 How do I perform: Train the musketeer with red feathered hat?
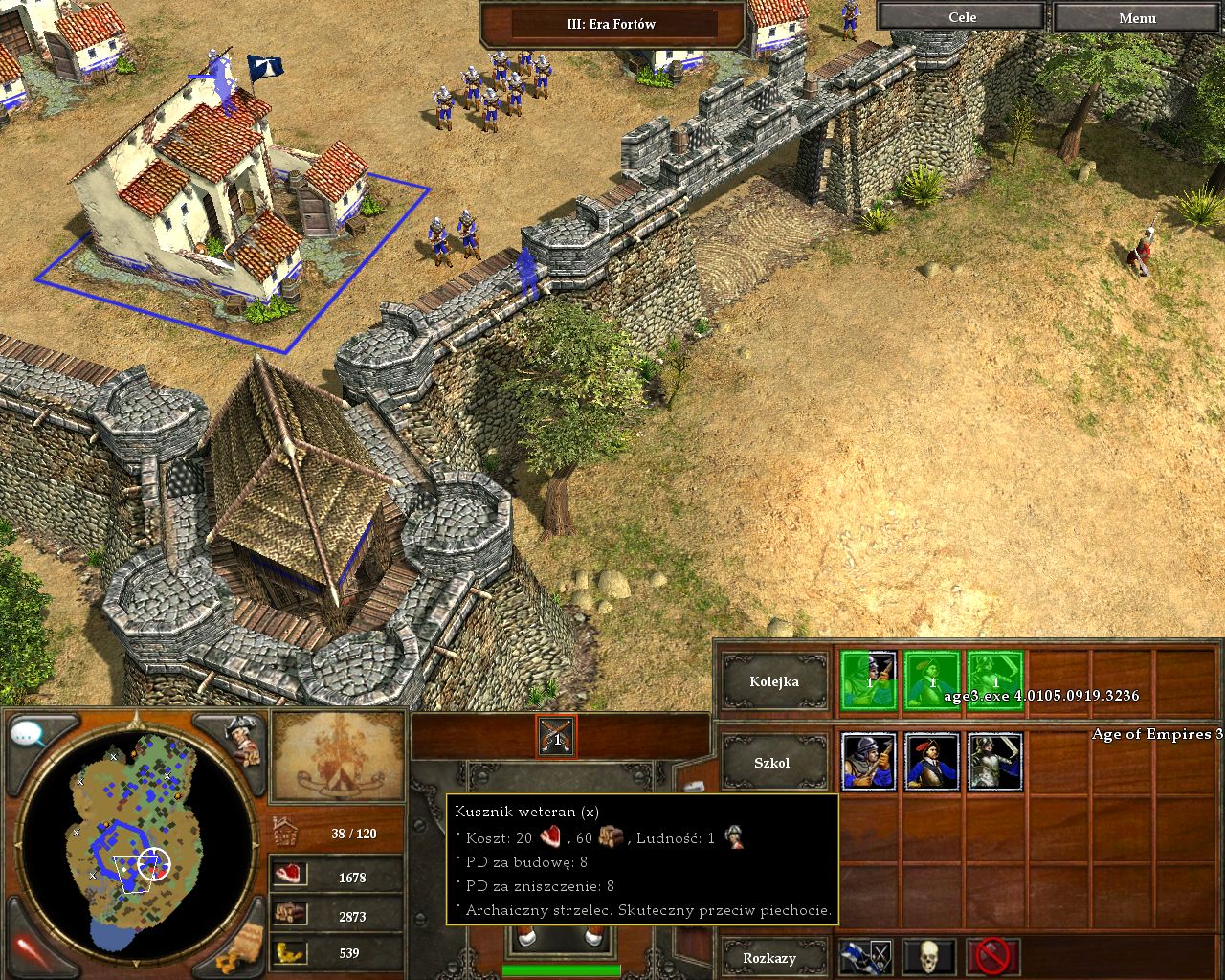click(932, 762)
